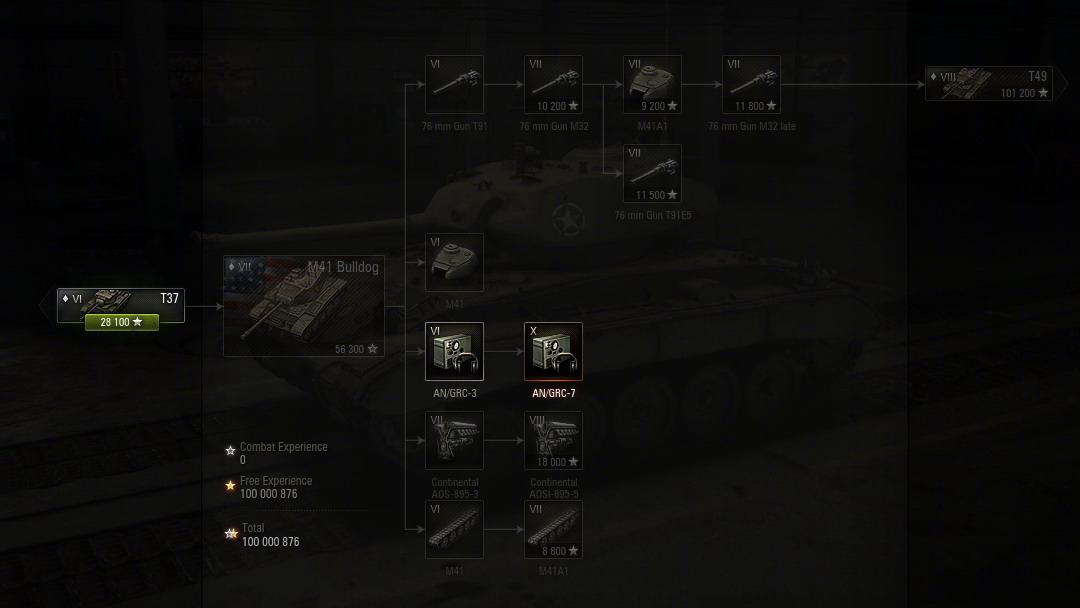Select the Continental AOS-895-3 engine
The image size is (1080, 608).
click(x=454, y=440)
